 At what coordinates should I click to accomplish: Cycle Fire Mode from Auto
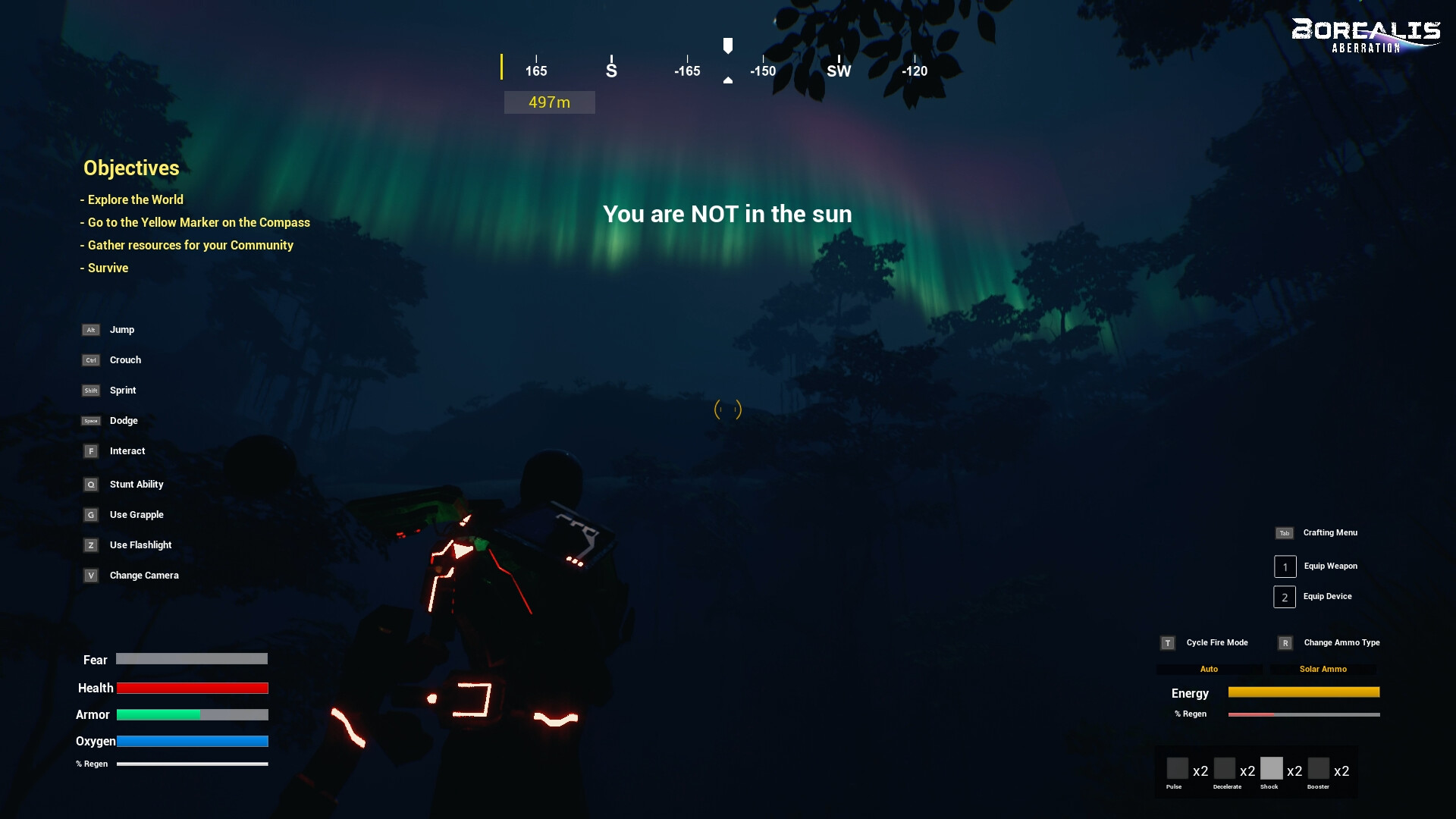click(1209, 669)
